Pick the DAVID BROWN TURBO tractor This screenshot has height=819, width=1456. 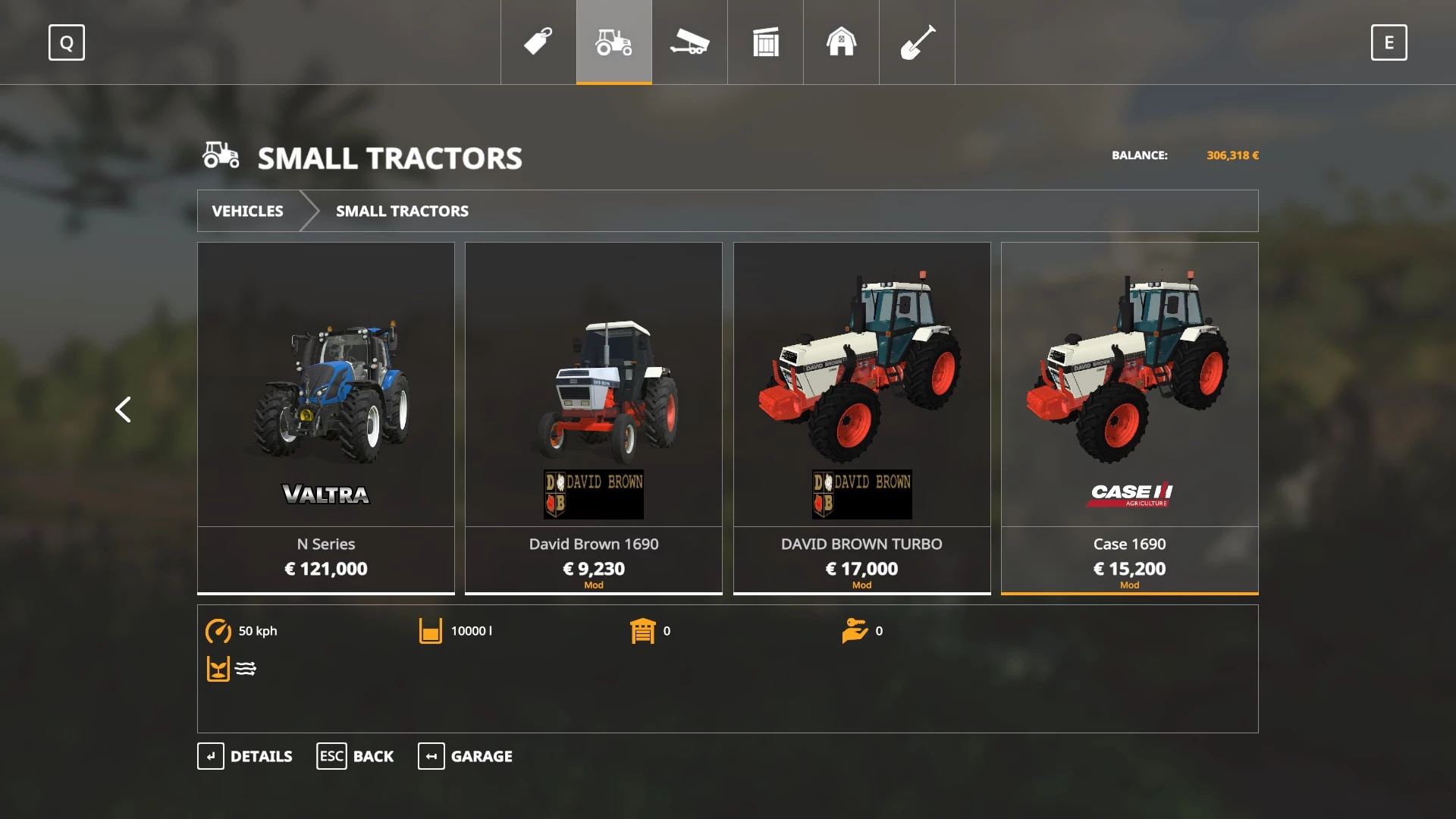[x=861, y=417]
